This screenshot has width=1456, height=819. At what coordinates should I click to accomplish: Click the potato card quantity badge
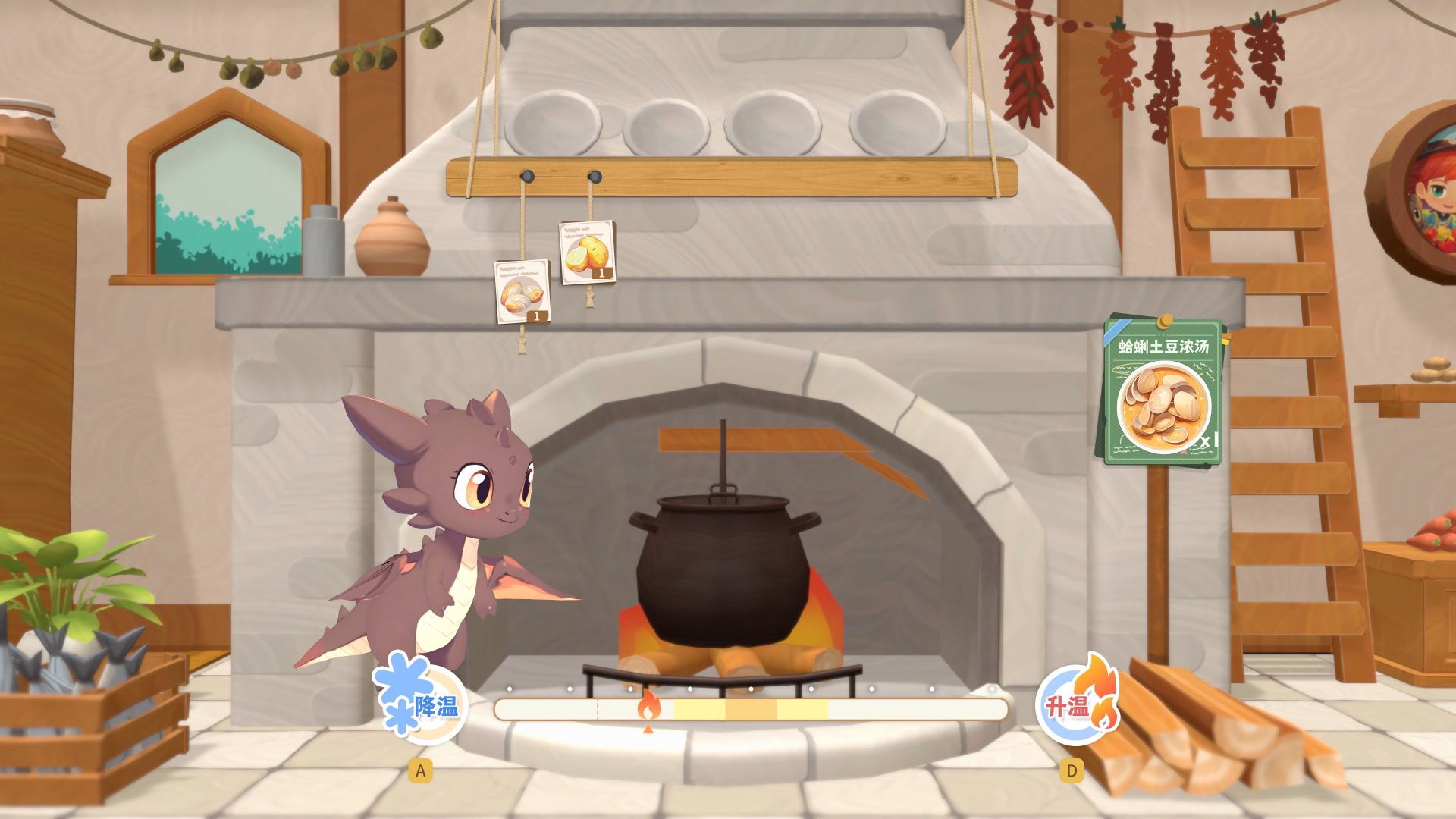tap(604, 275)
